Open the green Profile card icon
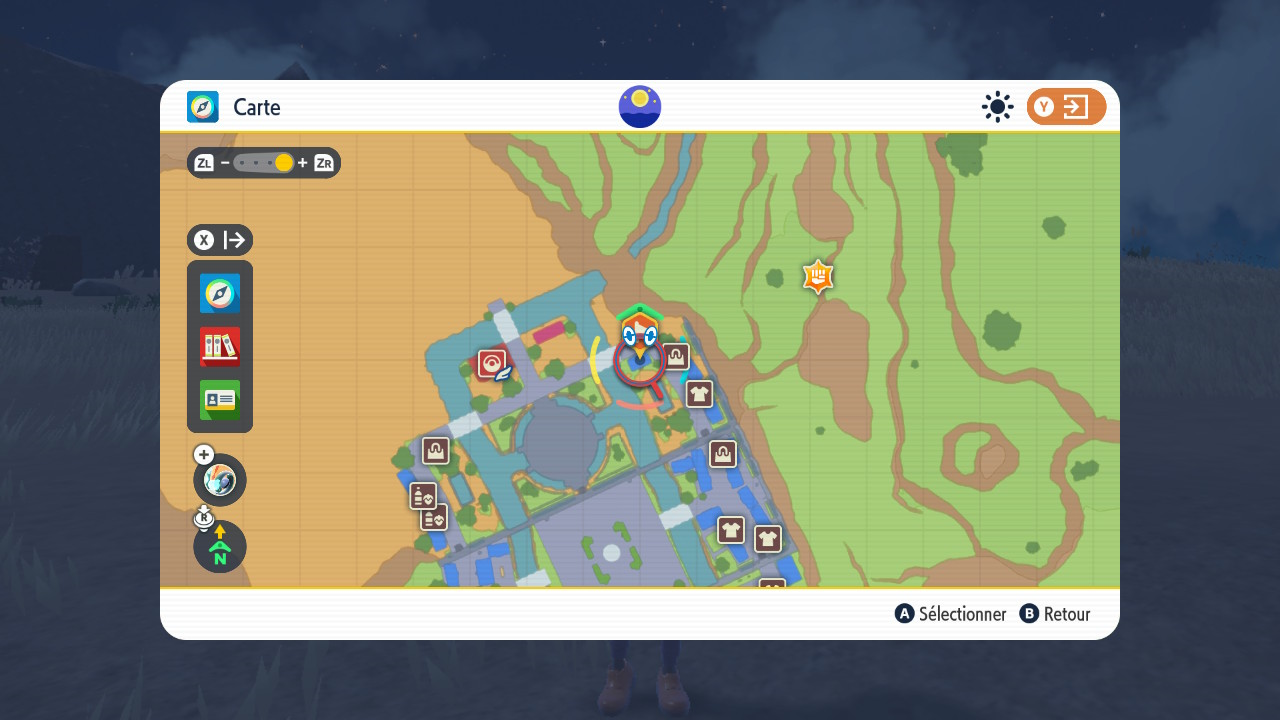This screenshot has width=1280, height=720. tap(220, 400)
